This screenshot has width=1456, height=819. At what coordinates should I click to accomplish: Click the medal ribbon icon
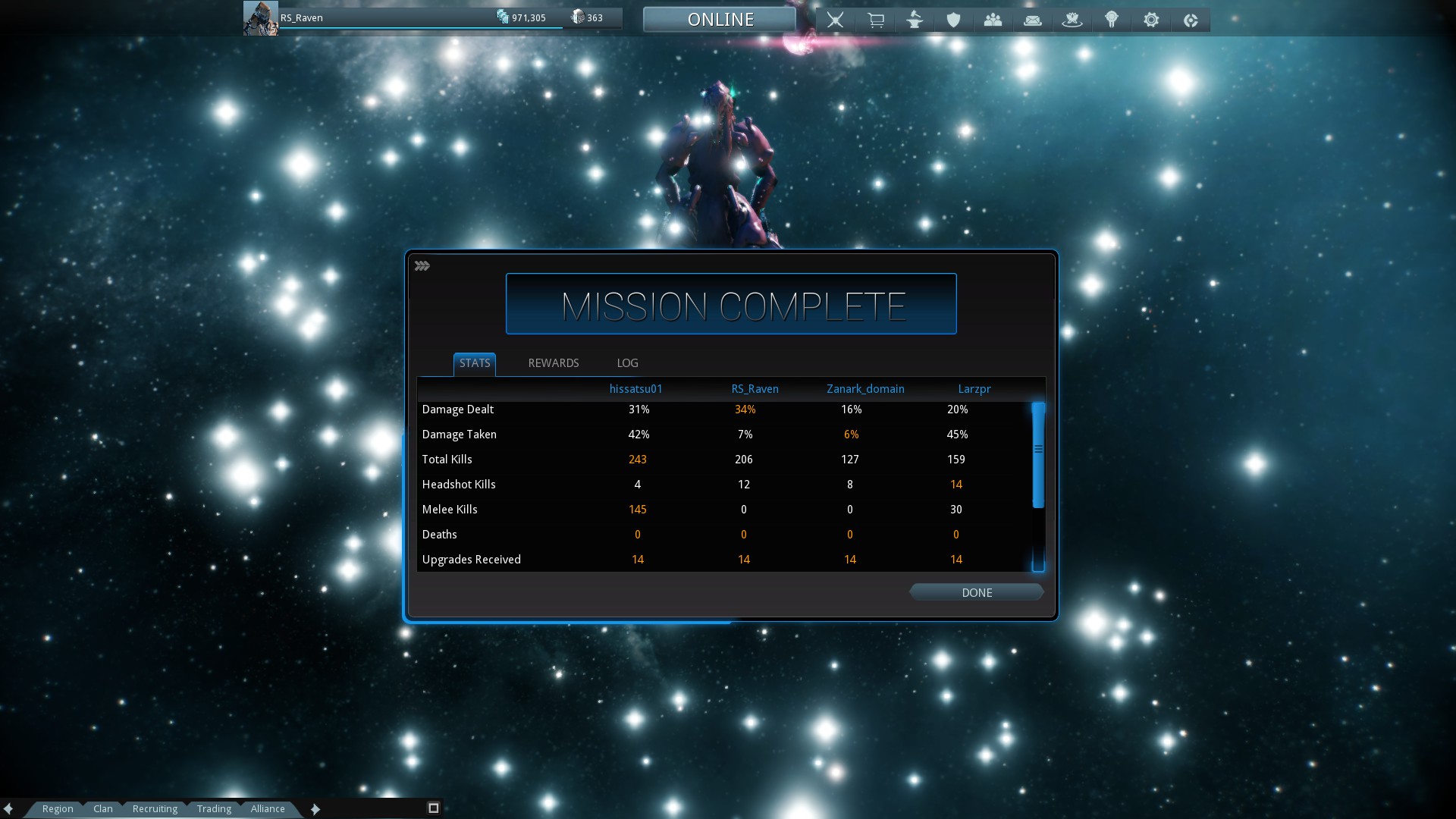pos(1112,20)
